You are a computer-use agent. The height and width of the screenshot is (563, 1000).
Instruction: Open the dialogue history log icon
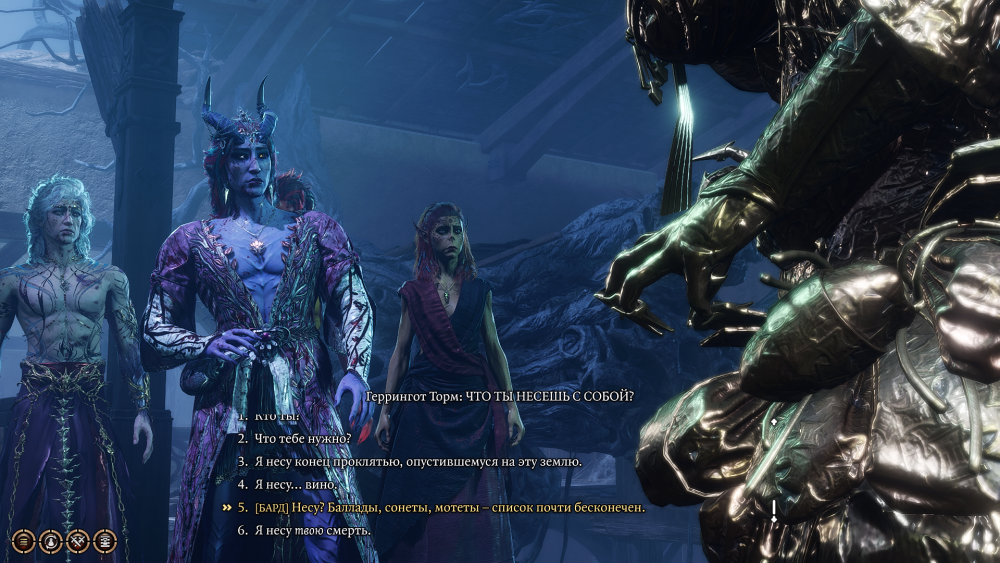[x=22, y=541]
